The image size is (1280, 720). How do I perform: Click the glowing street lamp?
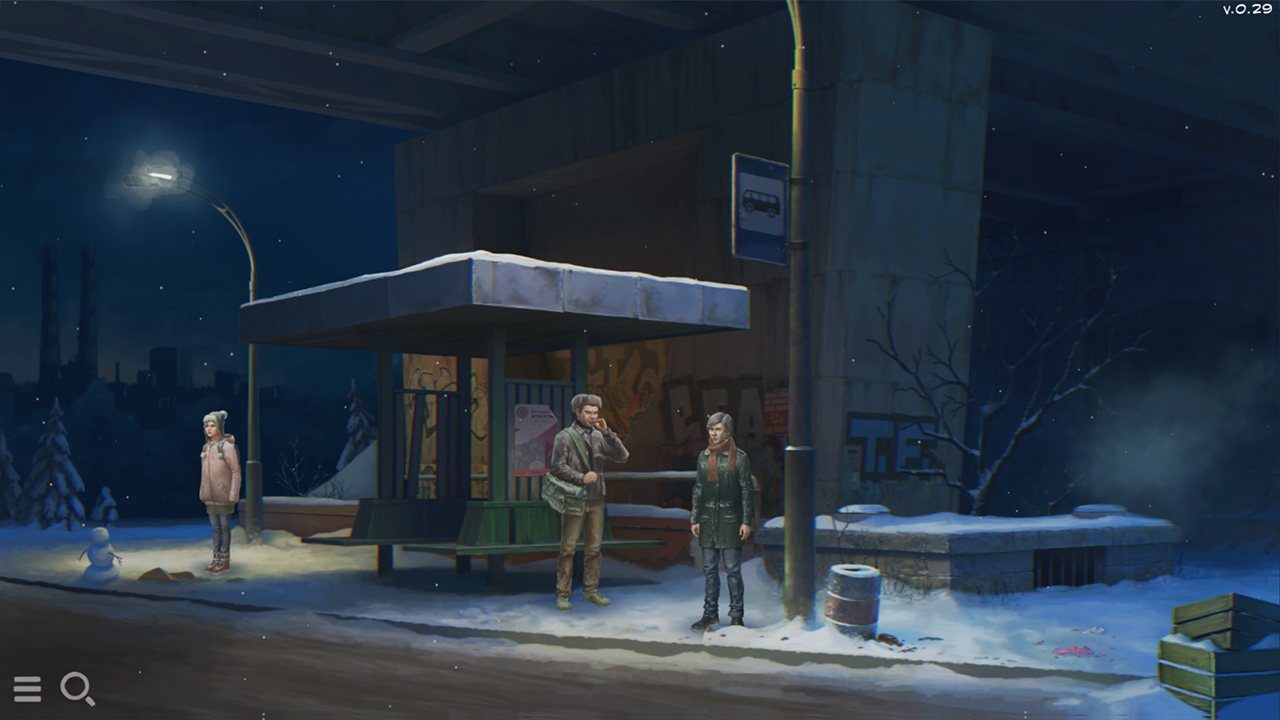pos(156,172)
